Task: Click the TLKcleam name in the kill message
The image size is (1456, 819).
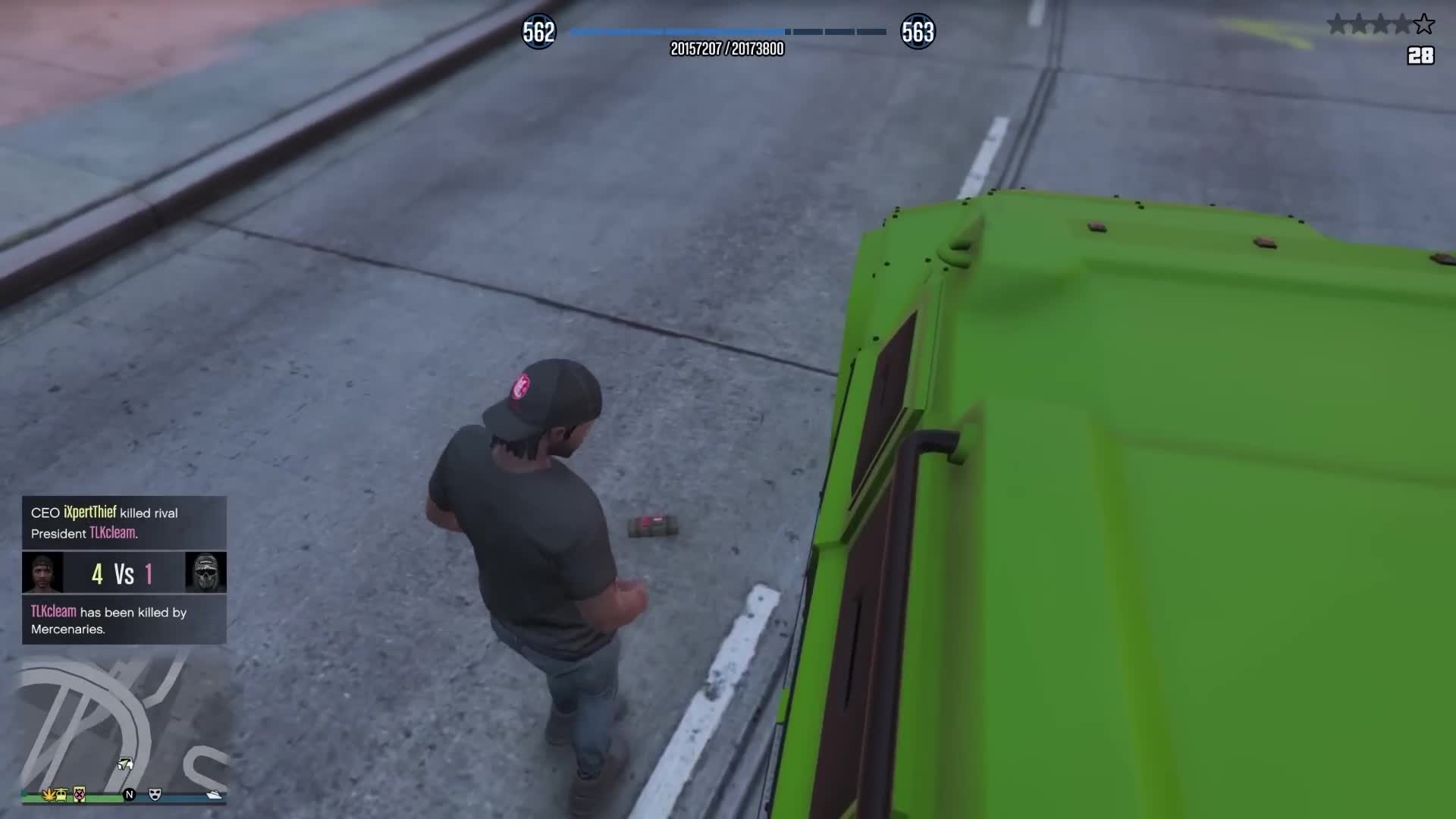Action: [112, 534]
